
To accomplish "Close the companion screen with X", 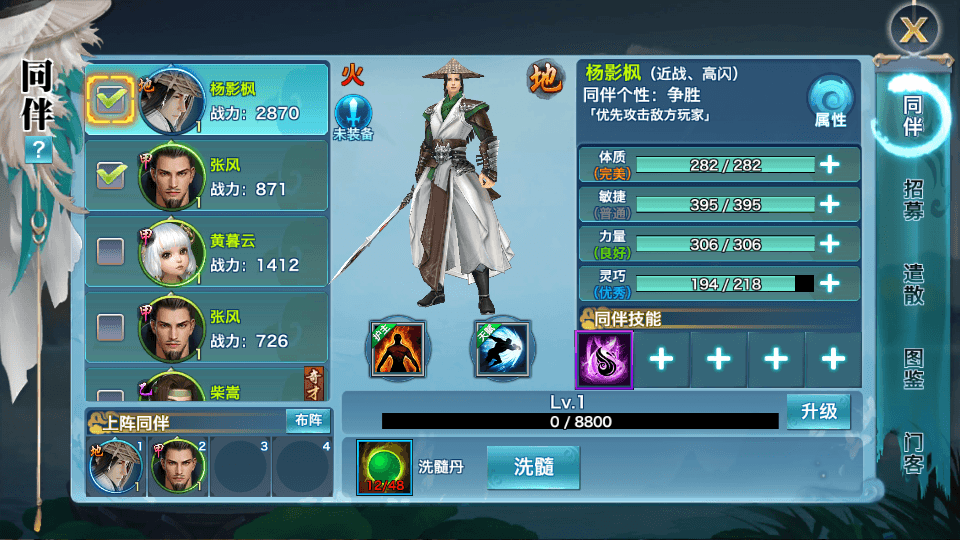I will tap(912, 31).
